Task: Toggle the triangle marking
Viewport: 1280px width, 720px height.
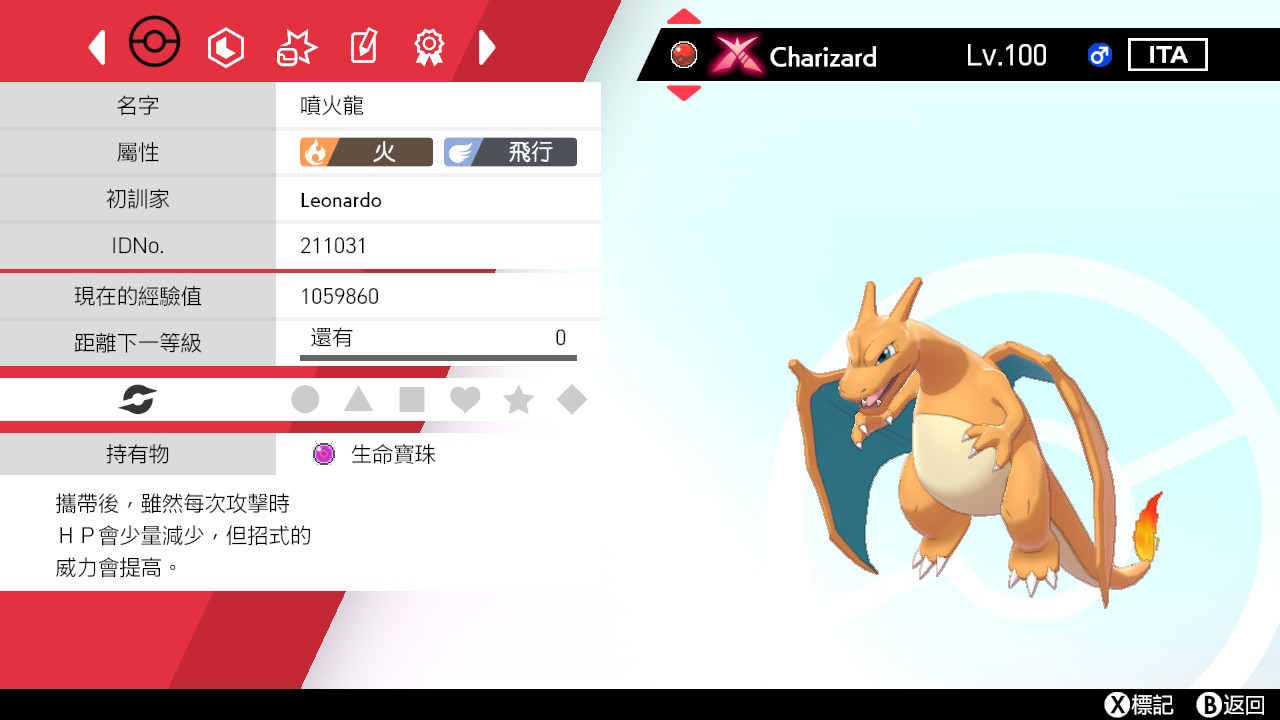Action: (x=358, y=400)
